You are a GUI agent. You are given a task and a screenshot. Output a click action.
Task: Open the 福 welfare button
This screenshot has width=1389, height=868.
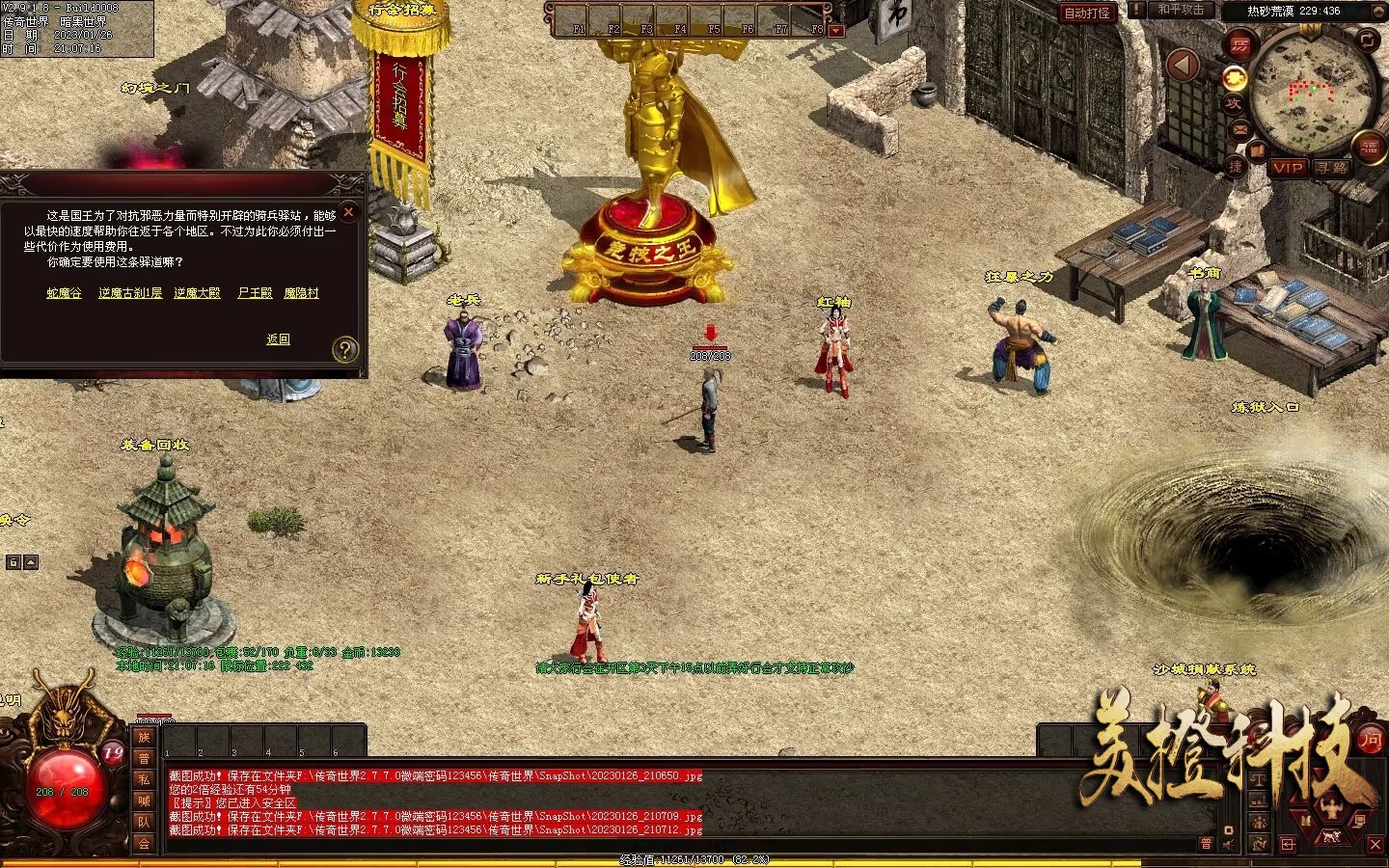point(1370,148)
